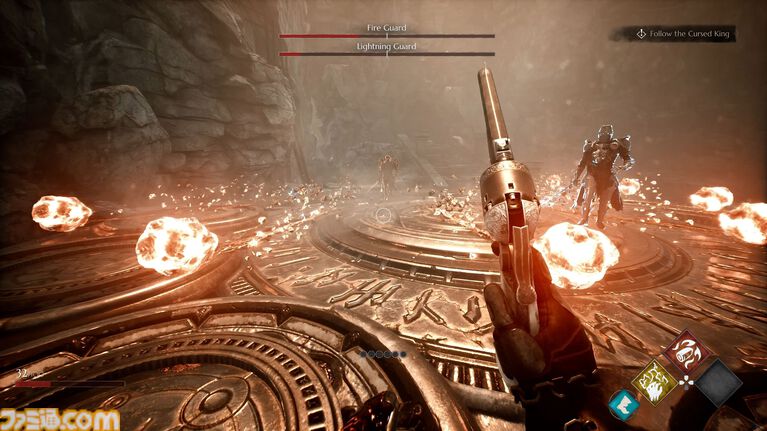The height and width of the screenshot is (431, 767).
Task: Select the empty gray ability slot
Action: click(719, 382)
